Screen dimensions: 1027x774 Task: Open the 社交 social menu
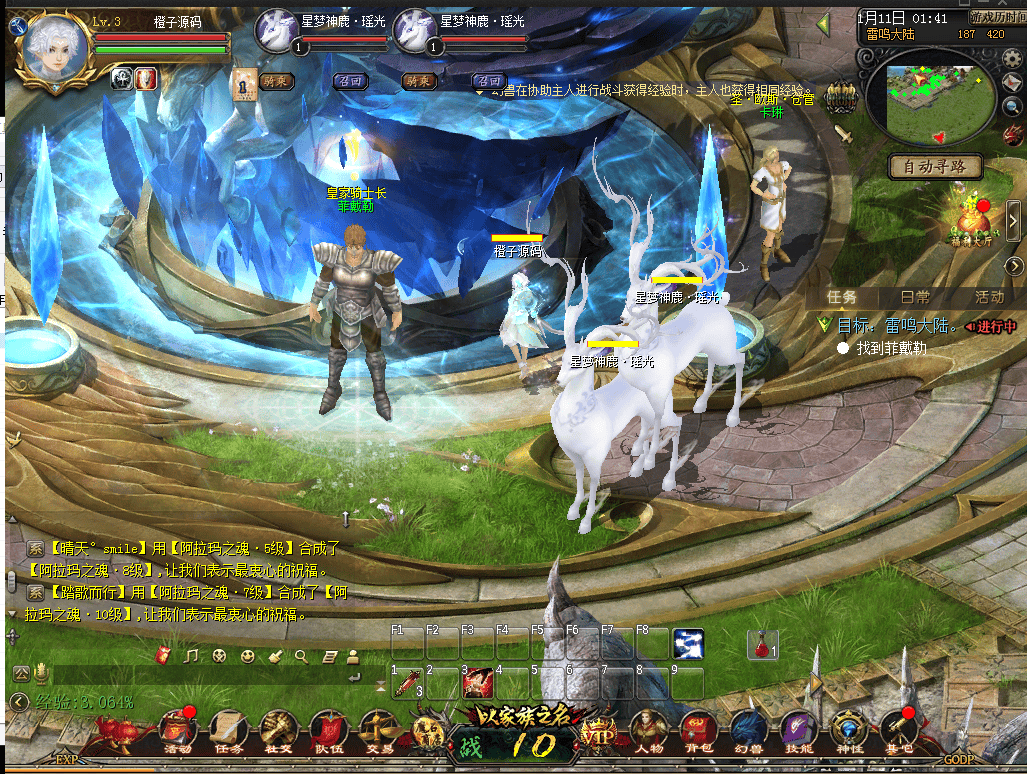click(277, 730)
